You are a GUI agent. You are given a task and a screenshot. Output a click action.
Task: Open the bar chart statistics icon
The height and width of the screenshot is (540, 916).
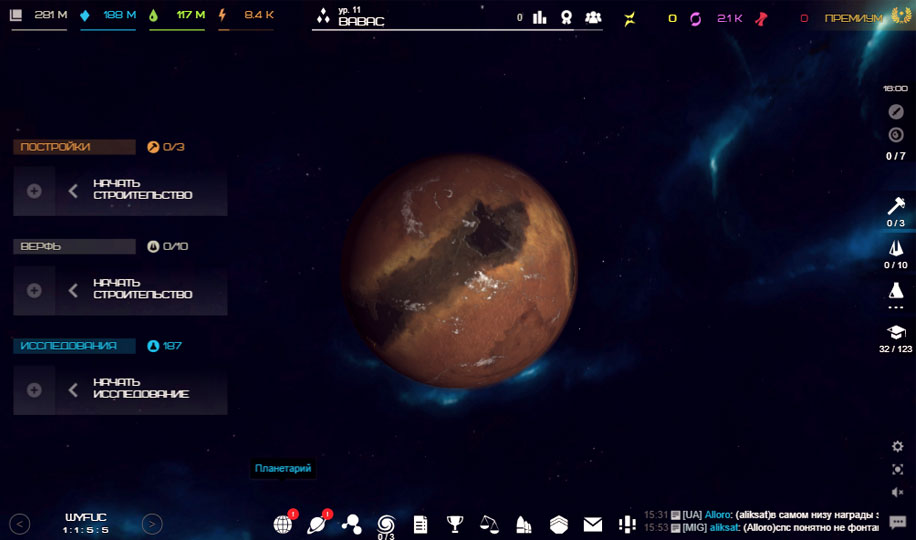(540, 17)
